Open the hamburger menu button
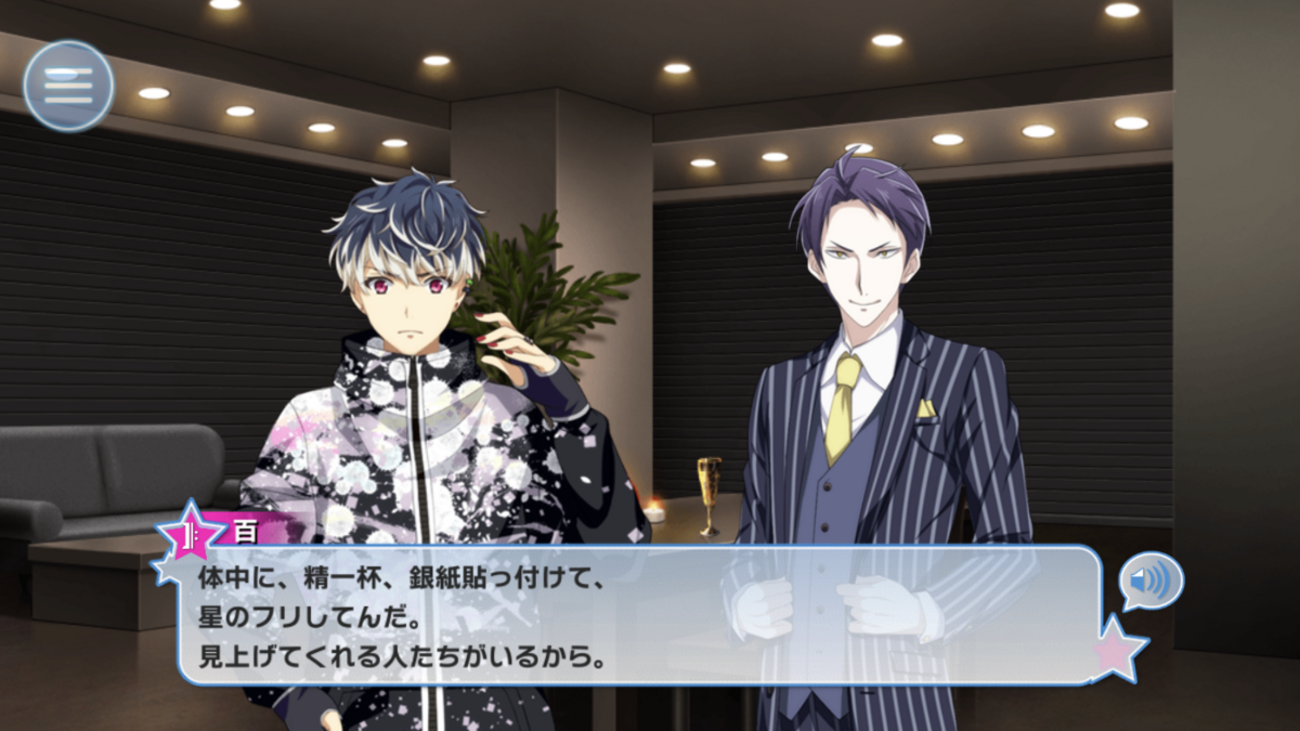 click(x=68, y=86)
